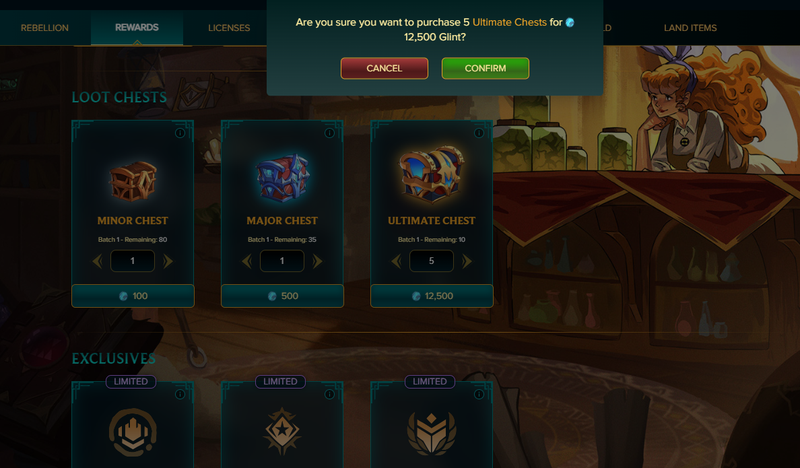Edit the Major Chest quantity field
Screen dimensions: 800x468
click(x=282, y=261)
